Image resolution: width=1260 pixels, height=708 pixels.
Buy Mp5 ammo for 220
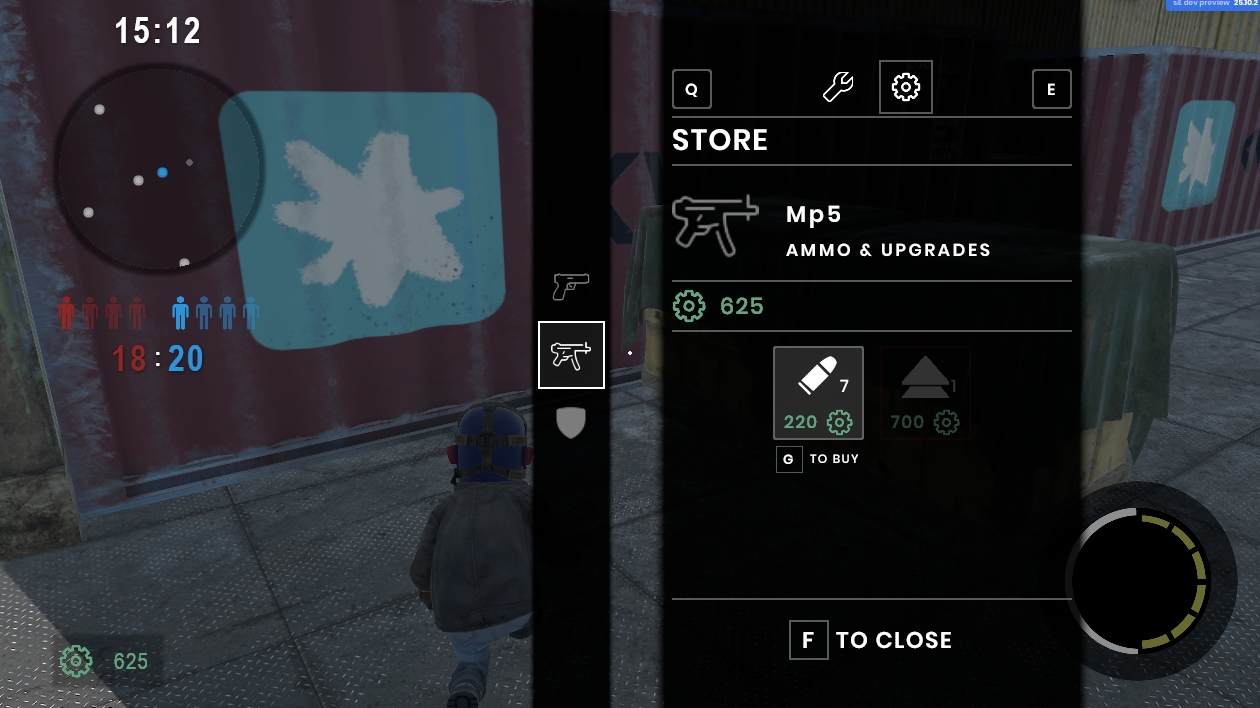[x=818, y=393]
